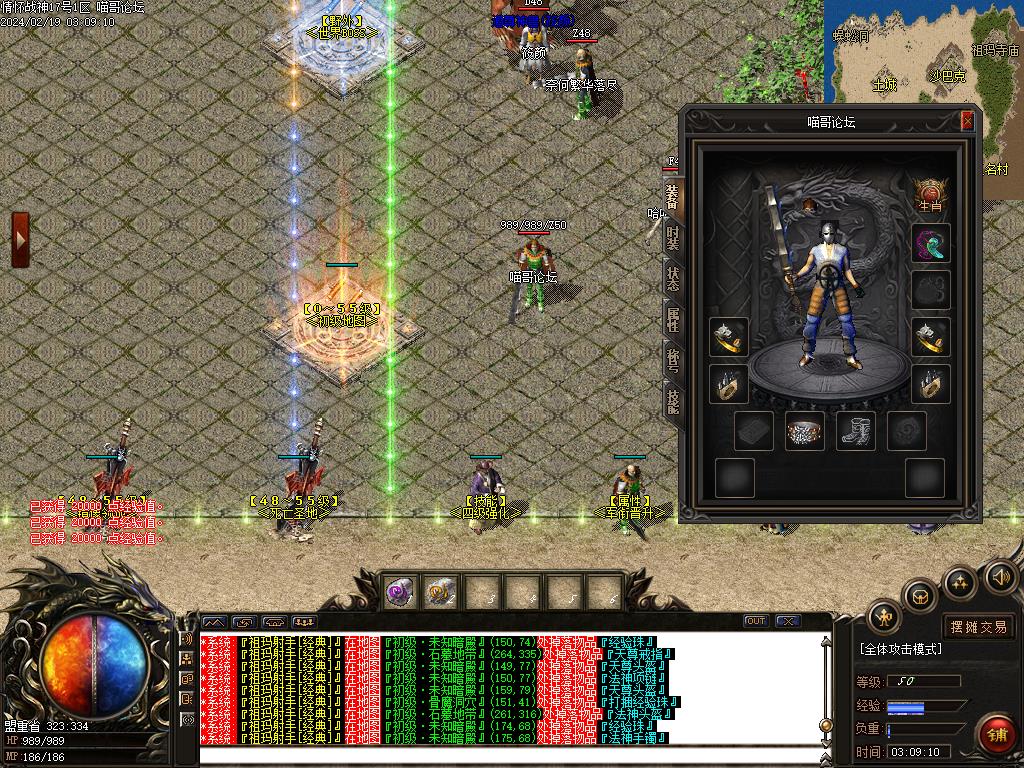Select the 称号 (title) tab
This screenshot has width=1024, height=768.
[x=673, y=360]
